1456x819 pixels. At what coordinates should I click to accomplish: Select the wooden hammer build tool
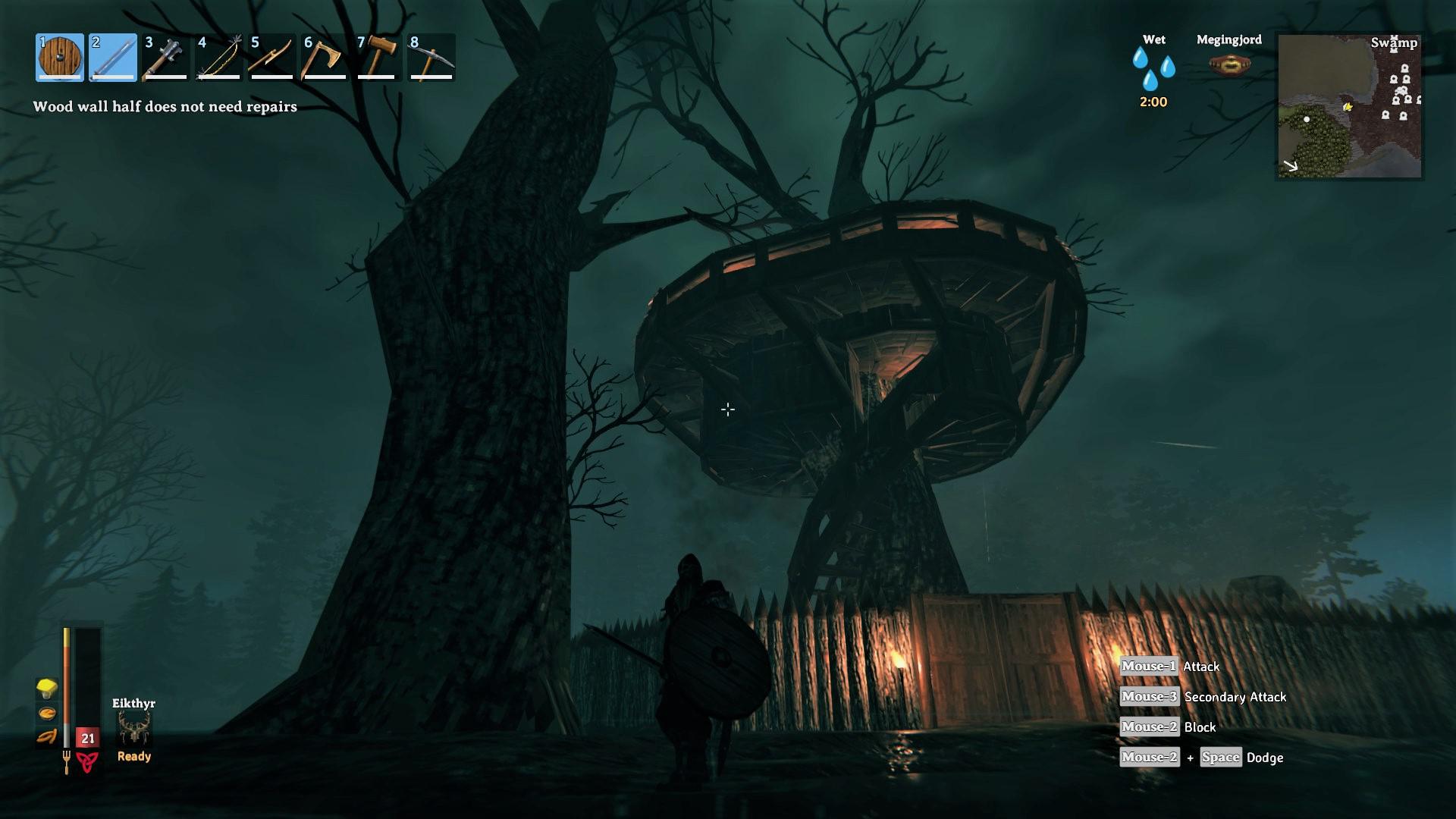(x=378, y=58)
